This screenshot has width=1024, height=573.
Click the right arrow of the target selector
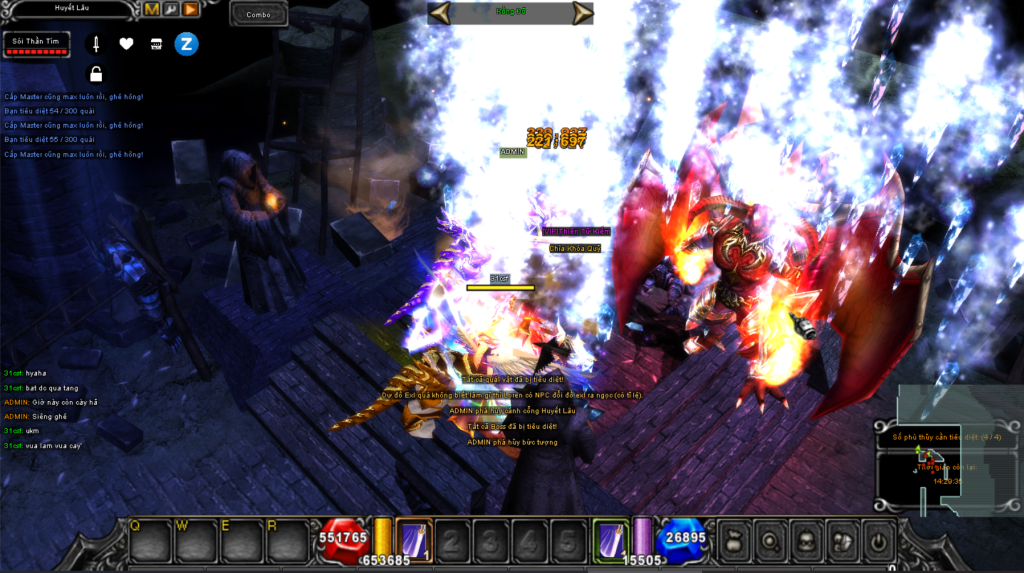(582, 12)
